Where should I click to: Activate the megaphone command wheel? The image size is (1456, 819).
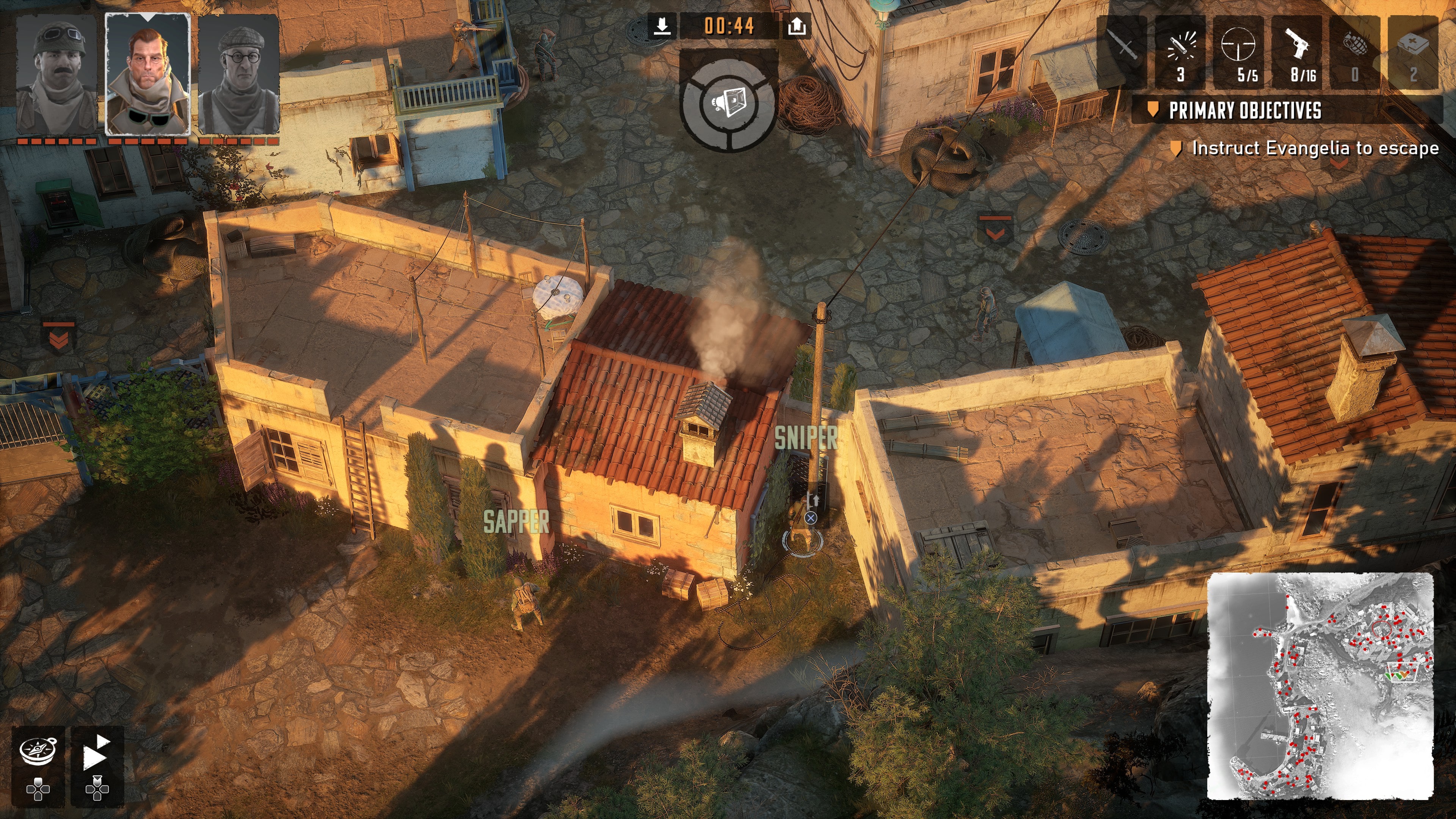pyautogui.click(x=729, y=104)
